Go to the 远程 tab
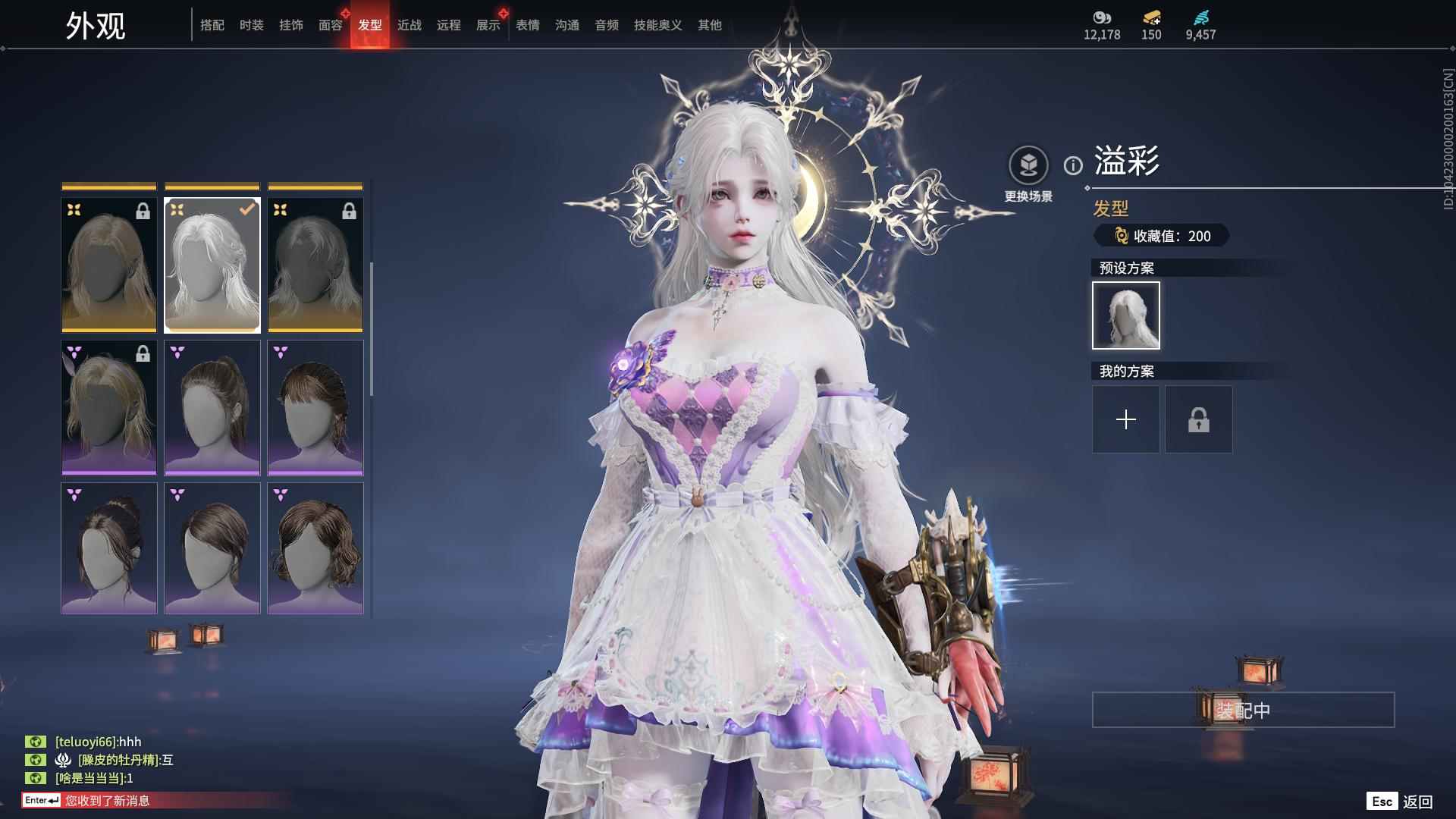This screenshot has height=819, width=1456. tap(449, 25)
